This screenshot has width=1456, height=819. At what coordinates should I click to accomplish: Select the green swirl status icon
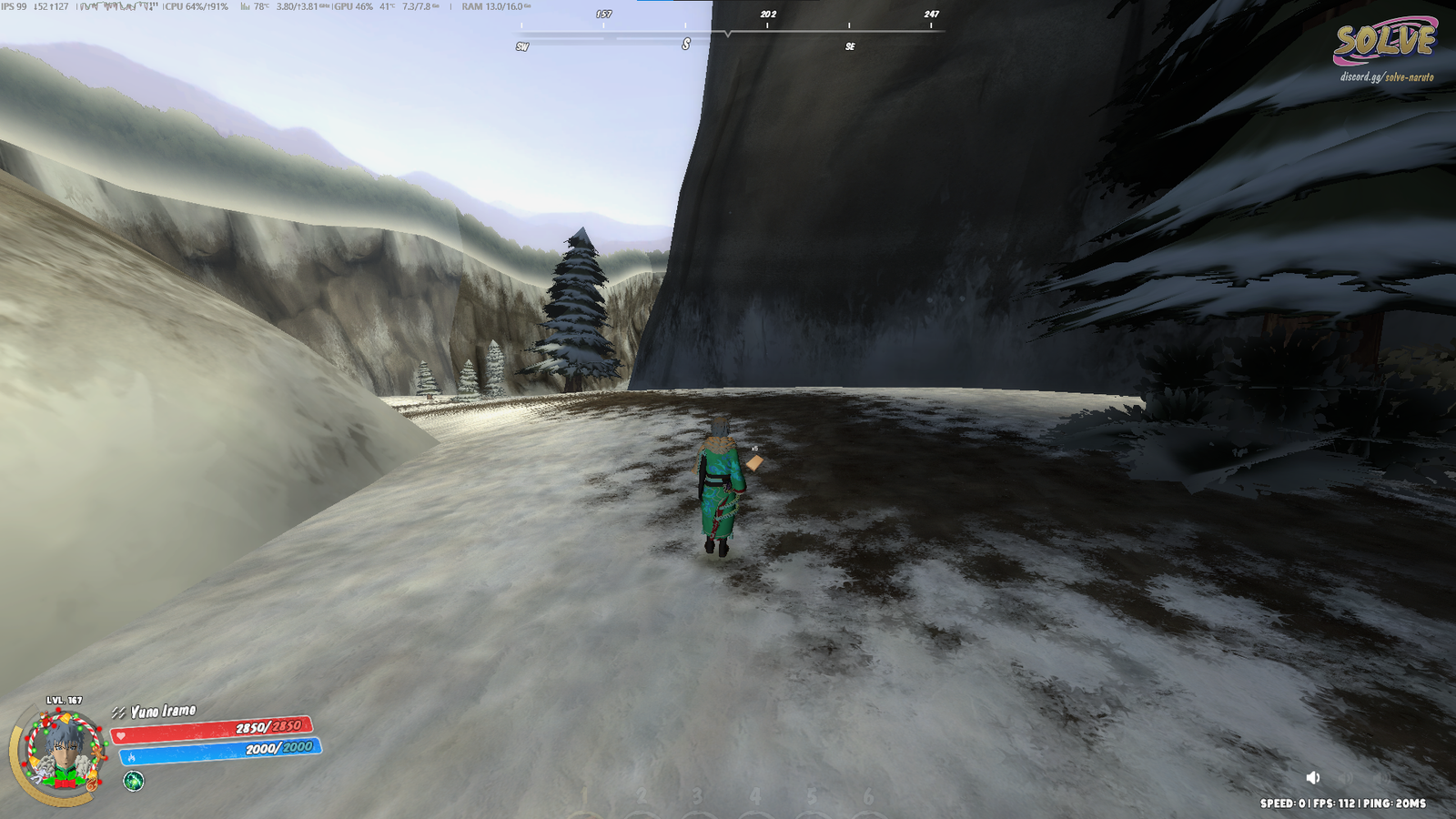click(x=134, y=781)
